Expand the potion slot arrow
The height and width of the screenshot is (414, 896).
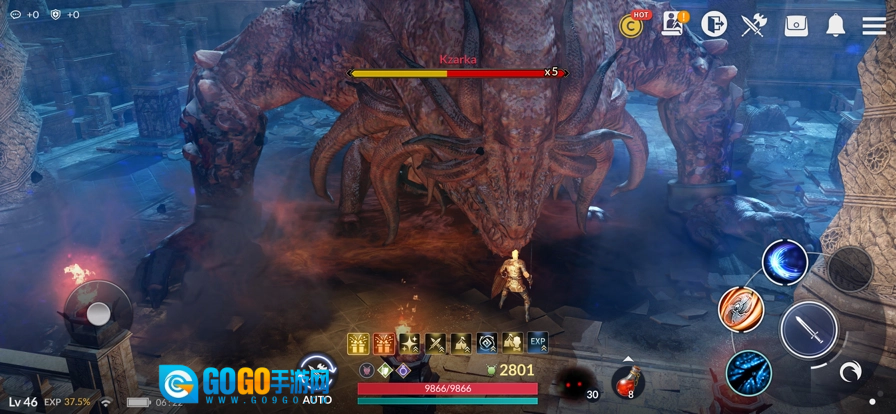[x=627, y=358]
